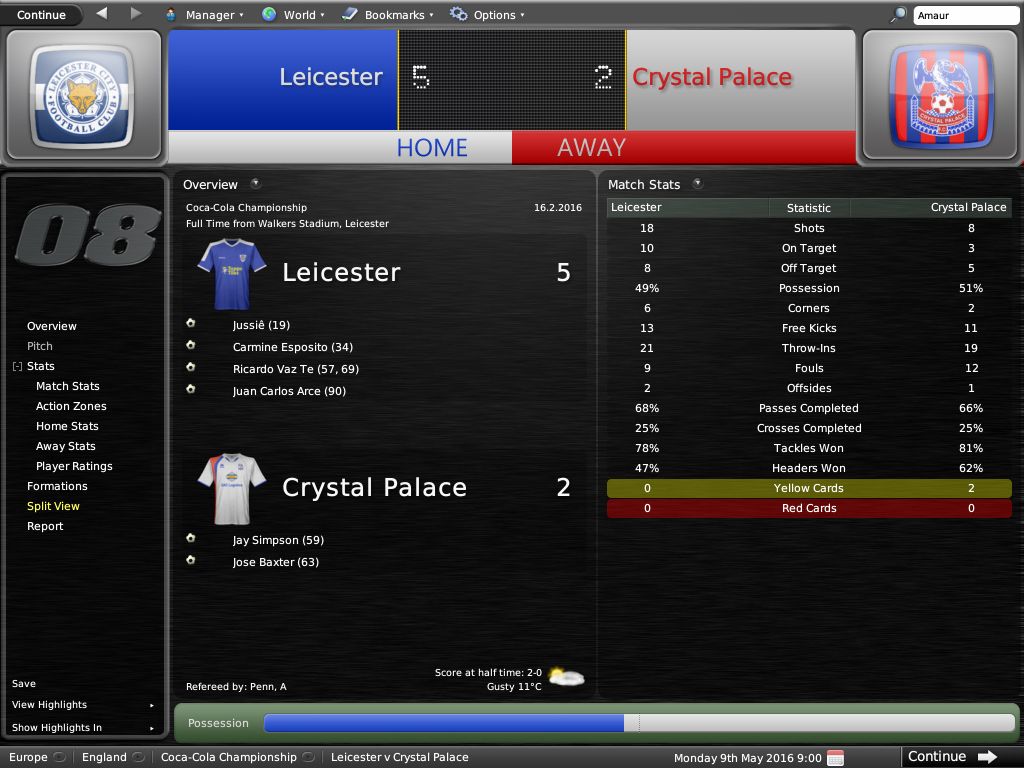Click the Leicester City club badge

tap(82, 97)
